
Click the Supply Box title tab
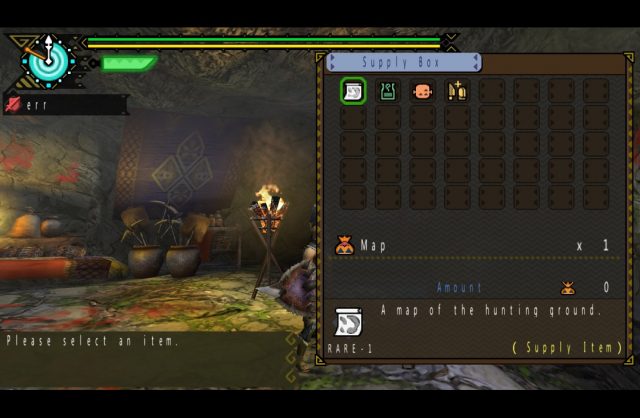[404, 63]
